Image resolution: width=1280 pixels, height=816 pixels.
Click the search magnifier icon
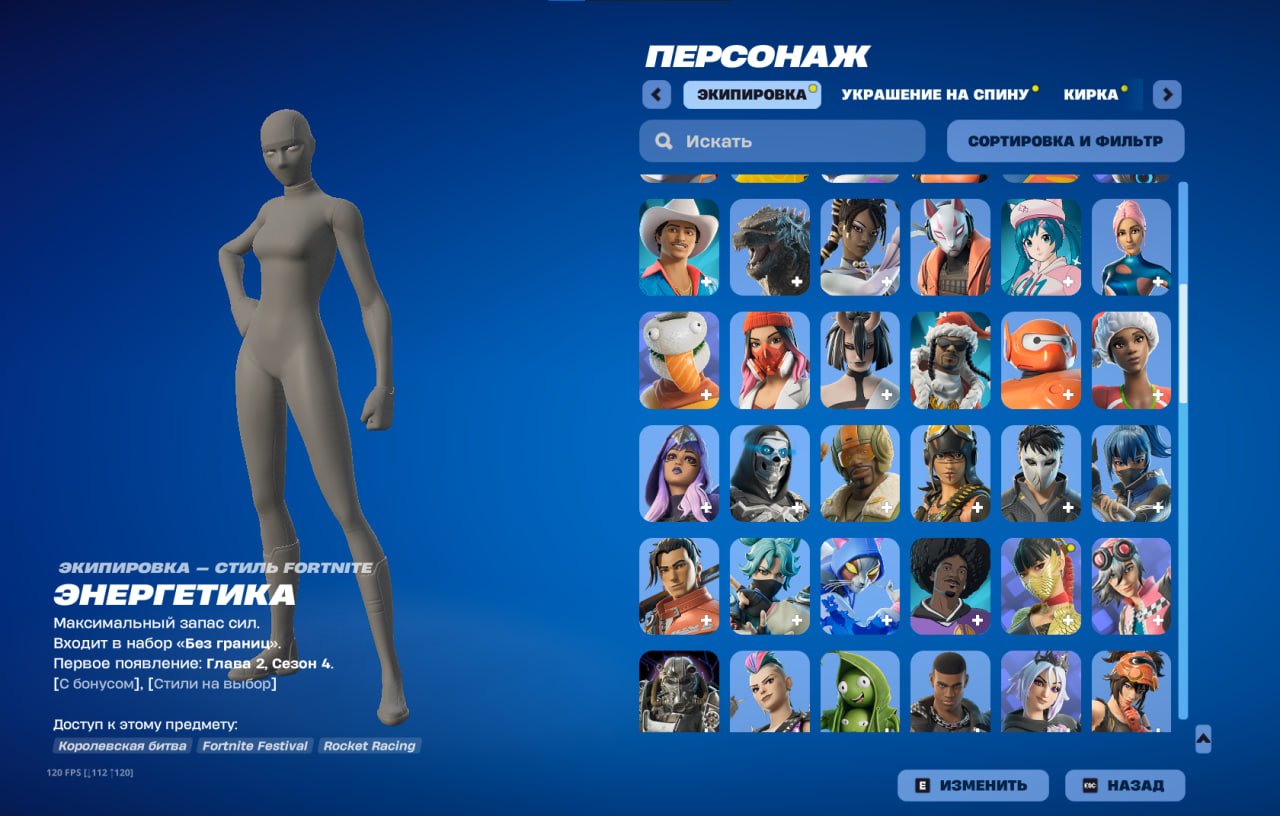663,141
